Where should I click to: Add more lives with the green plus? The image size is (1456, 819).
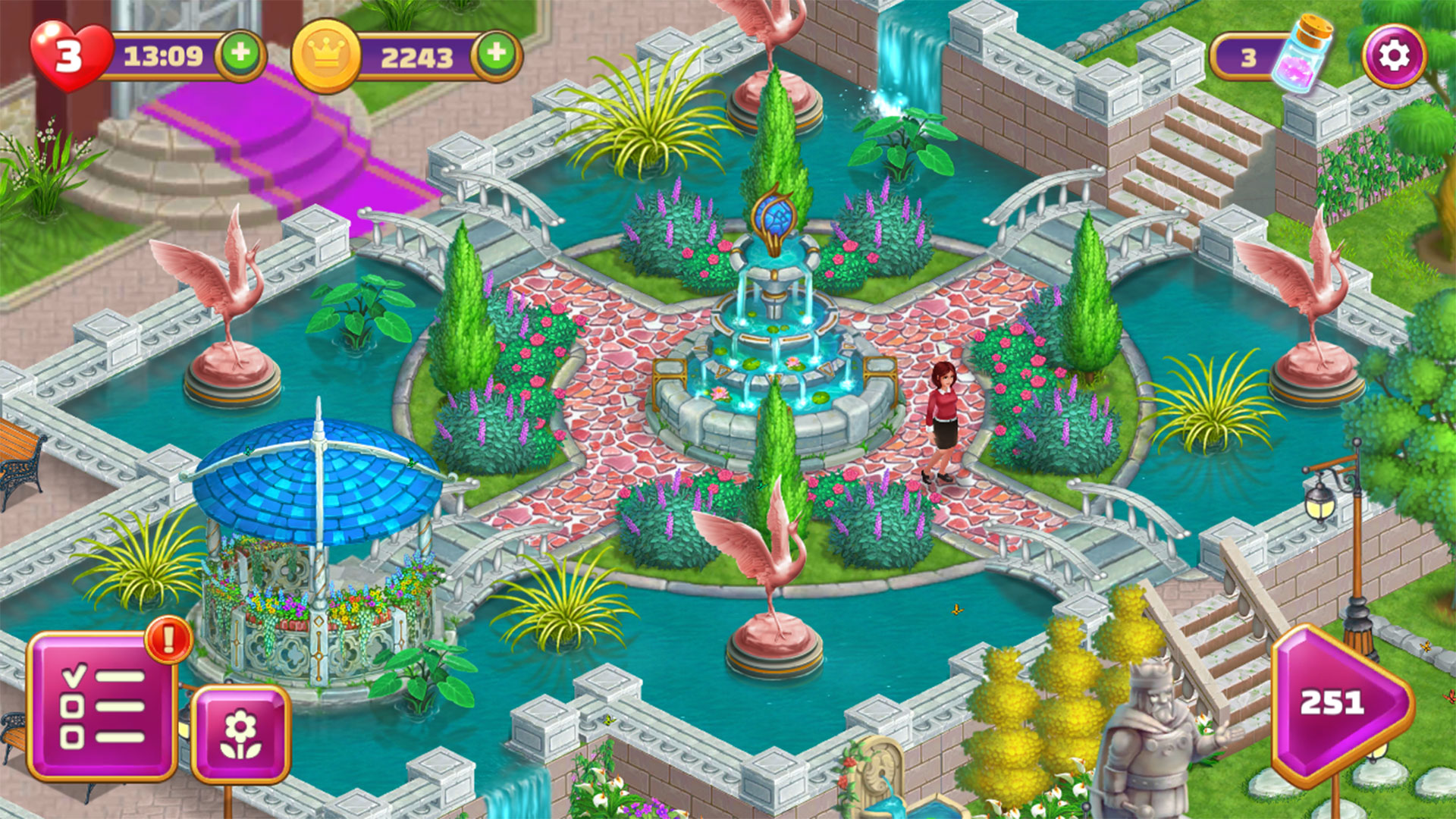pos(240,55)
